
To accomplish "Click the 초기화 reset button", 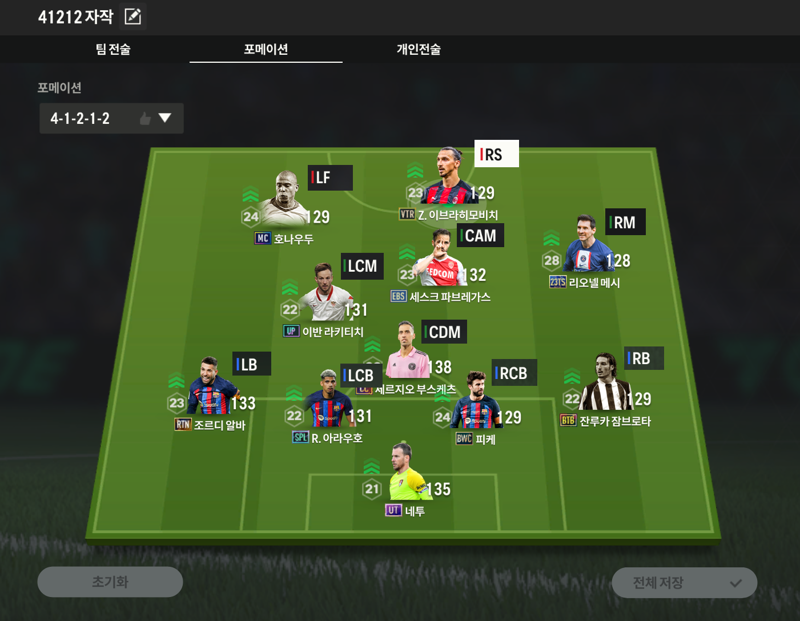I will [110, 582].
